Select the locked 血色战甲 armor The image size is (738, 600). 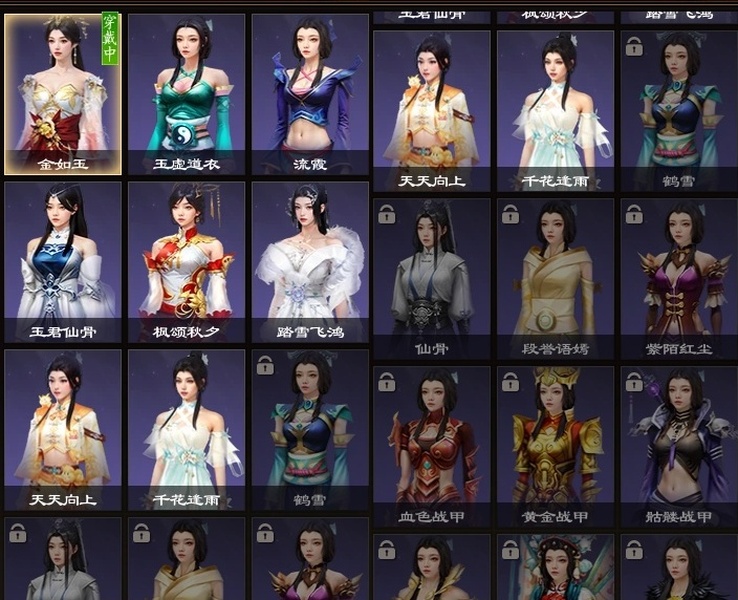point(432,446)
